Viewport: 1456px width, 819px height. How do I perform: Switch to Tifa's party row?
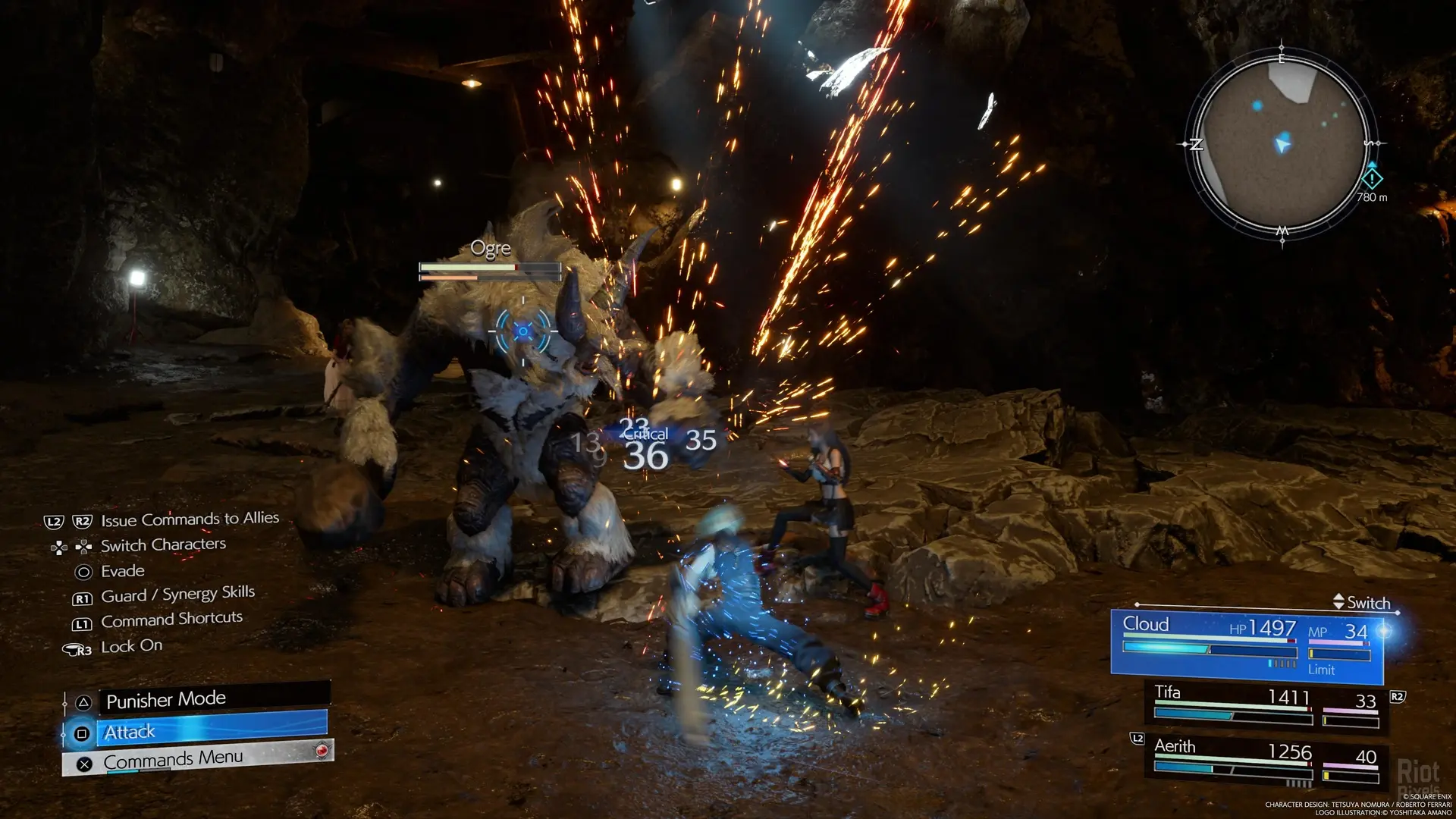pyautogui.click(x=1266, y=705)
